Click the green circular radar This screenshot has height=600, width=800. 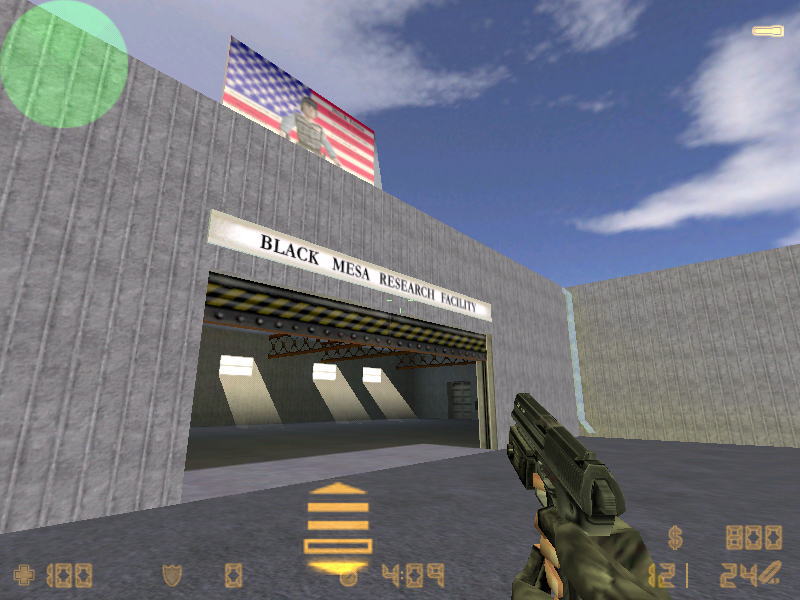coord(64,64)
